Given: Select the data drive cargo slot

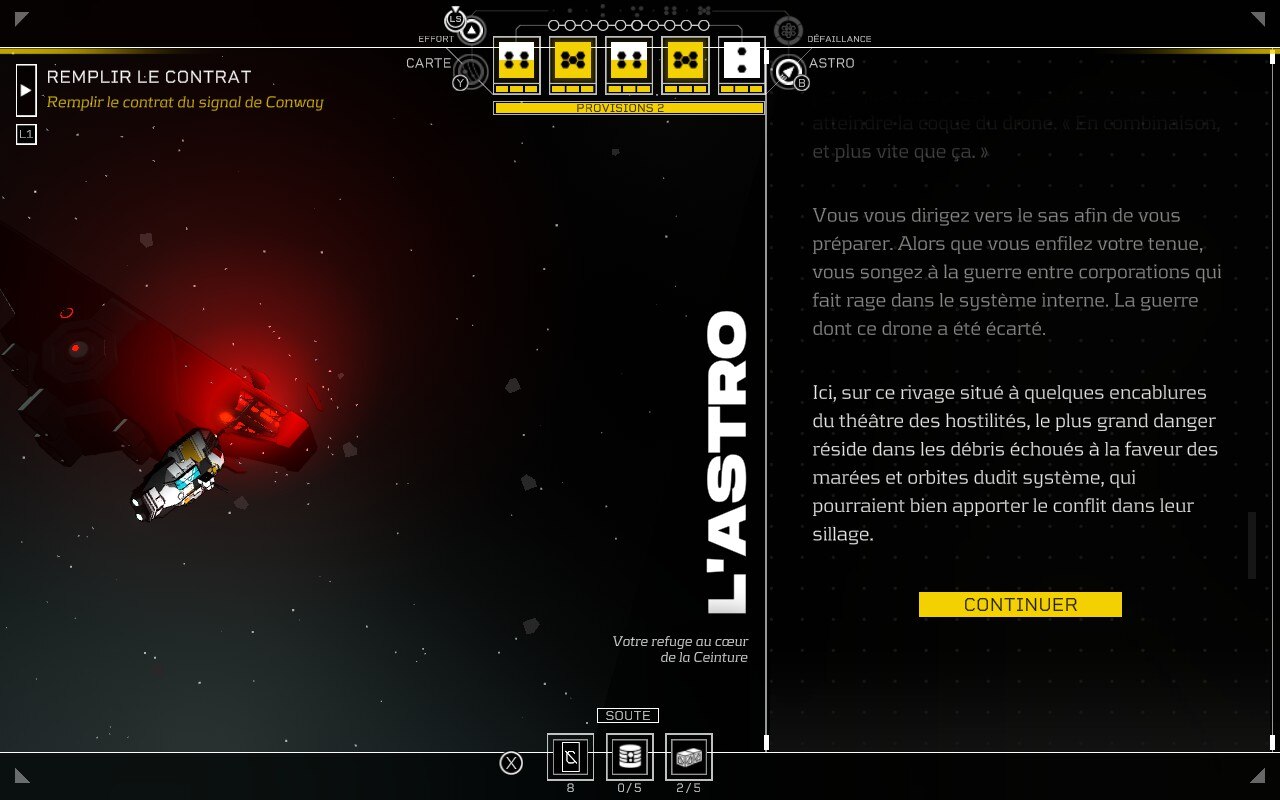Looking at the screenshot, I should click(x=629, y=757).
